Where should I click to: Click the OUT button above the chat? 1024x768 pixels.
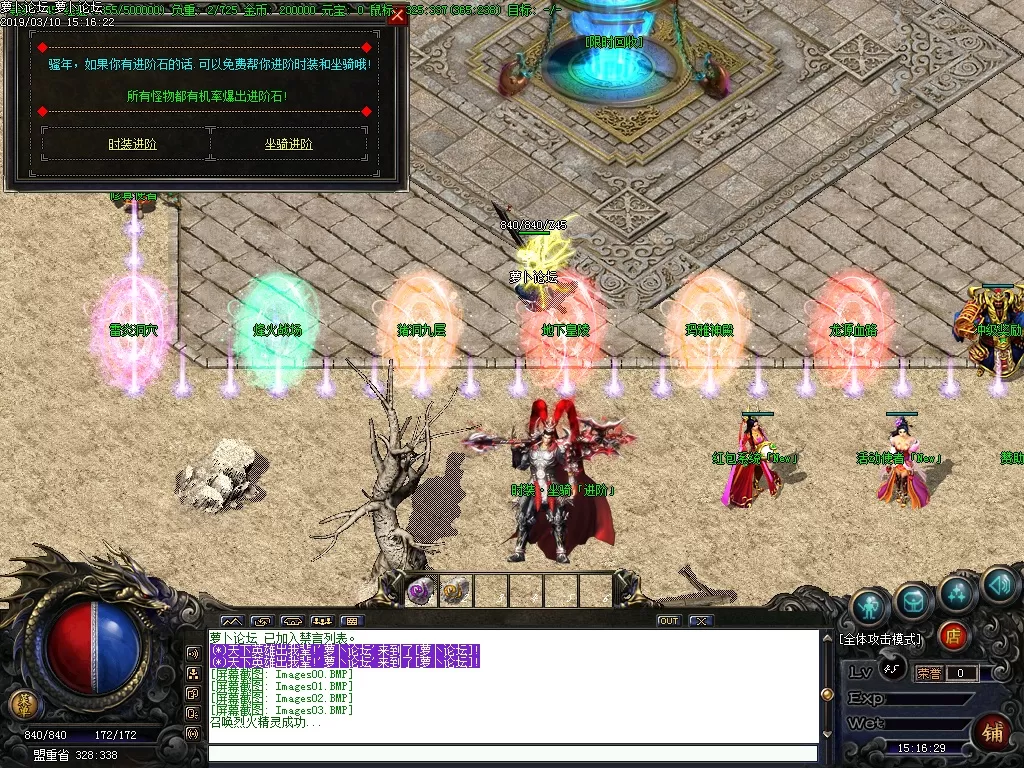[669, 621]
